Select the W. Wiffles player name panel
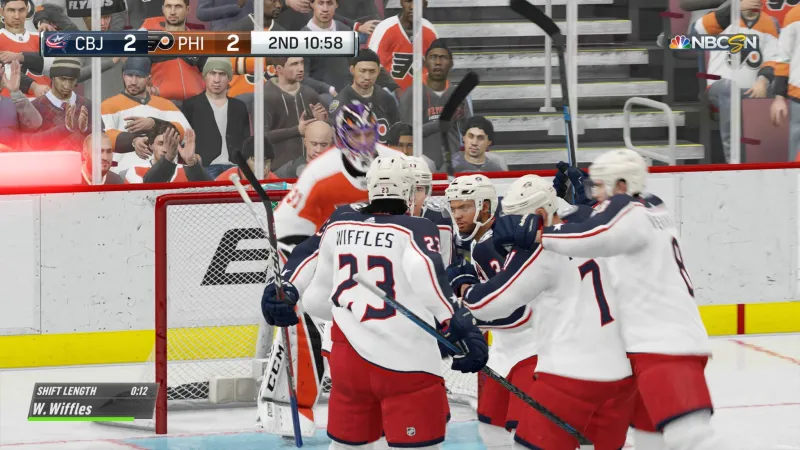800x450 pixels. click(92, 408)
